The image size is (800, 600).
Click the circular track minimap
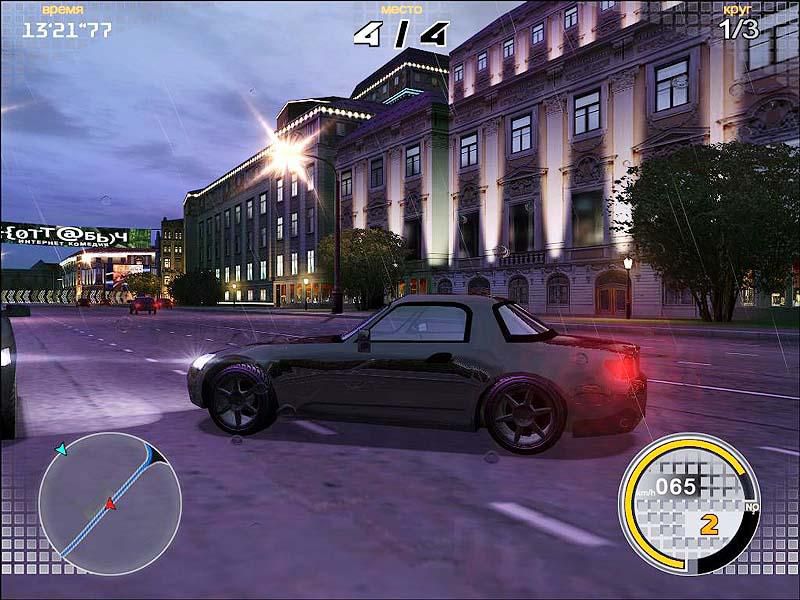click(109, 503)
